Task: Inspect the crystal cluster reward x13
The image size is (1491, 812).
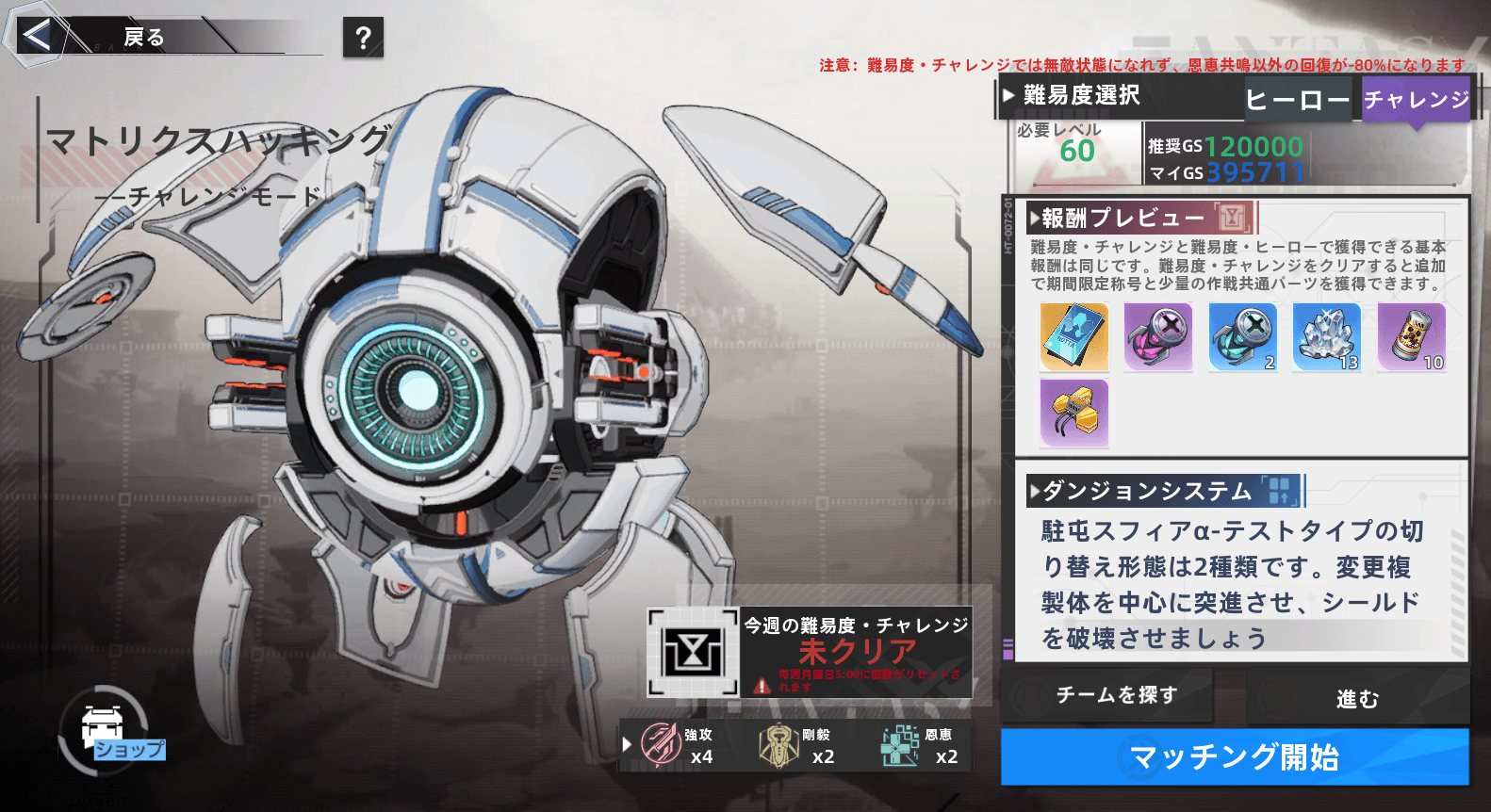Action: tap(1327, 336)
